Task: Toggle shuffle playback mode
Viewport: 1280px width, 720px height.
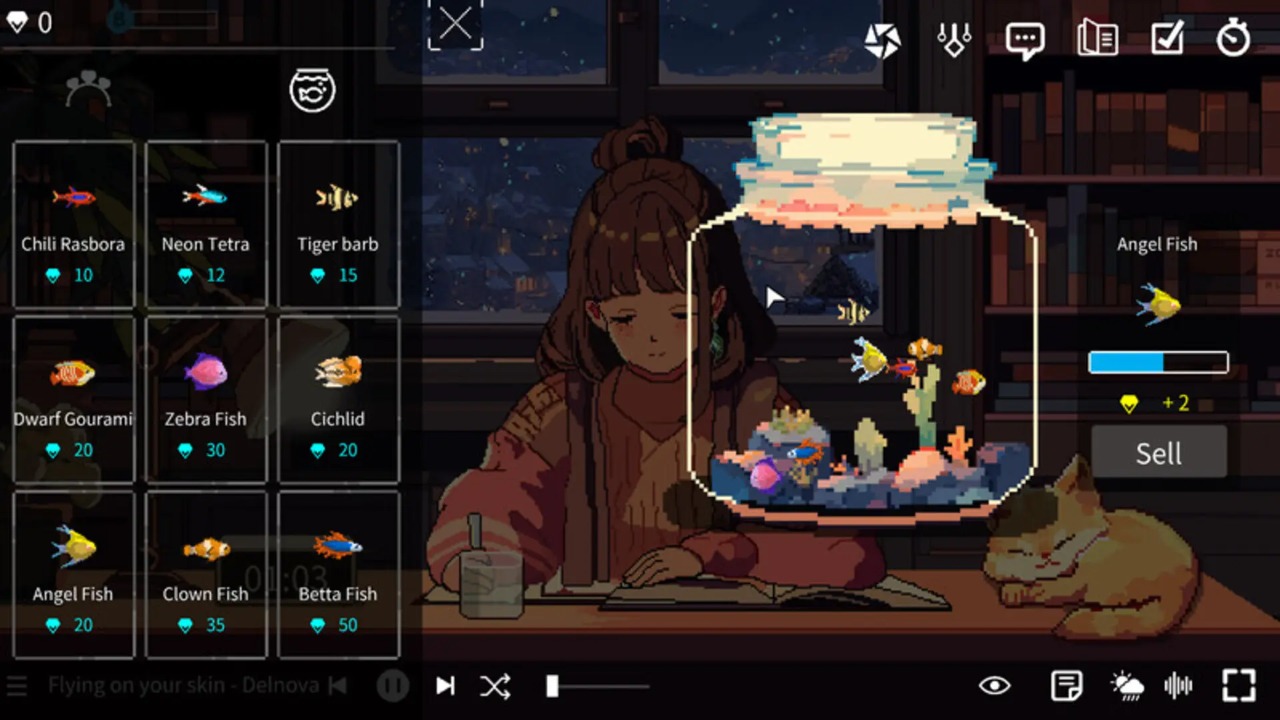Action: tap(496, 686)
